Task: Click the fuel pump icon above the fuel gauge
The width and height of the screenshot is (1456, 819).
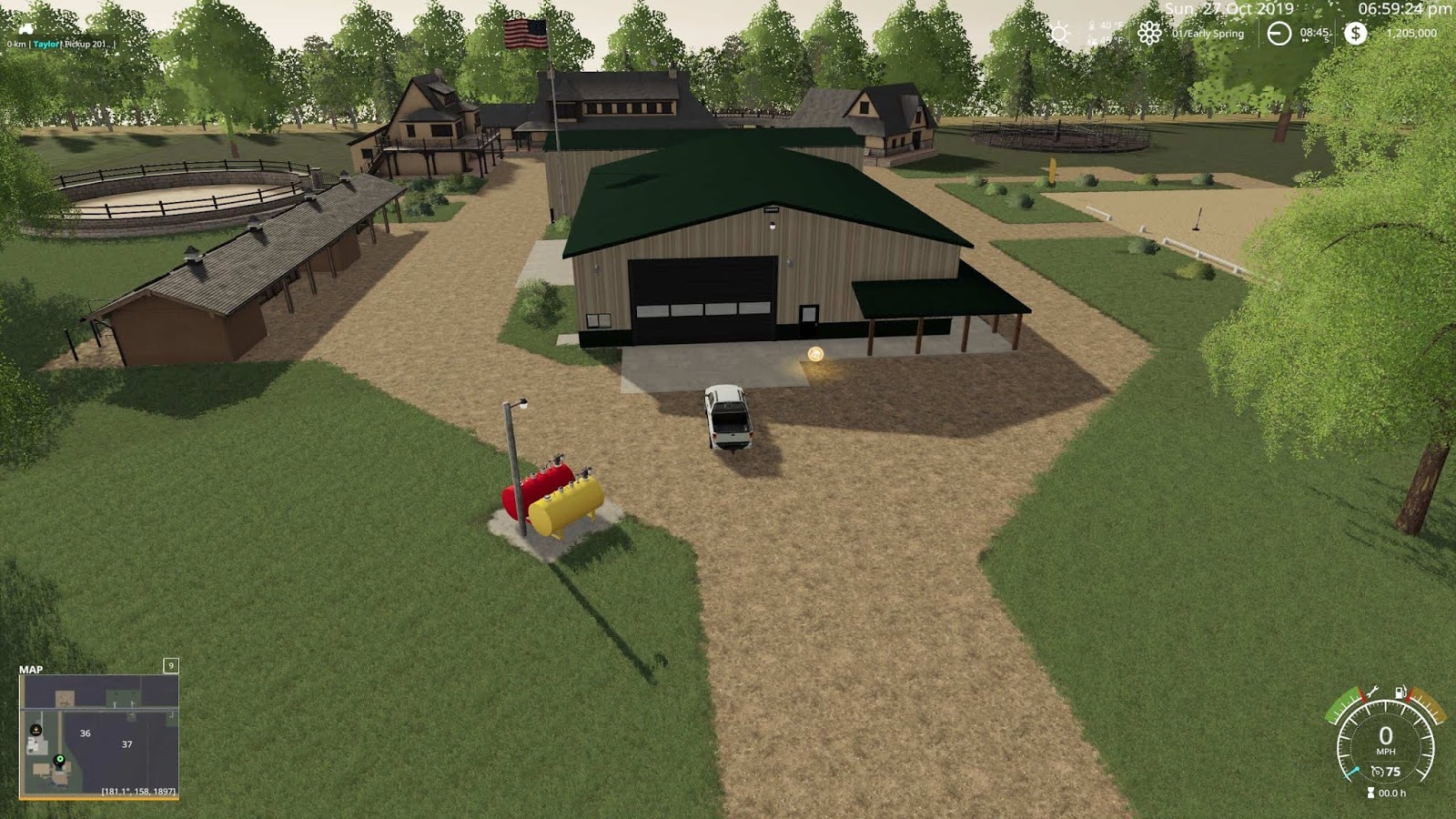Action: 1400,692
